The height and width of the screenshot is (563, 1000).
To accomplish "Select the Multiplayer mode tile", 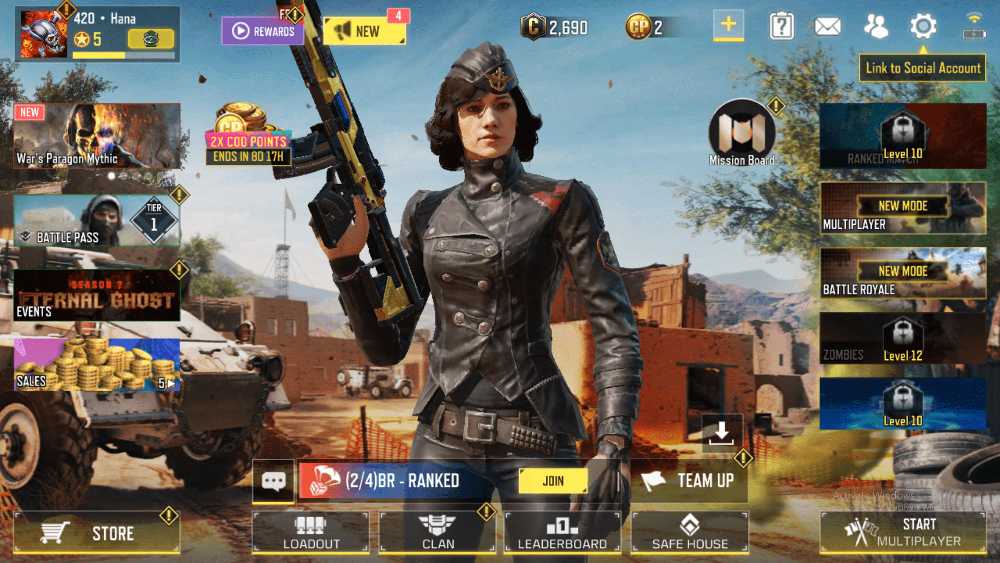I will tap(903, 209).
